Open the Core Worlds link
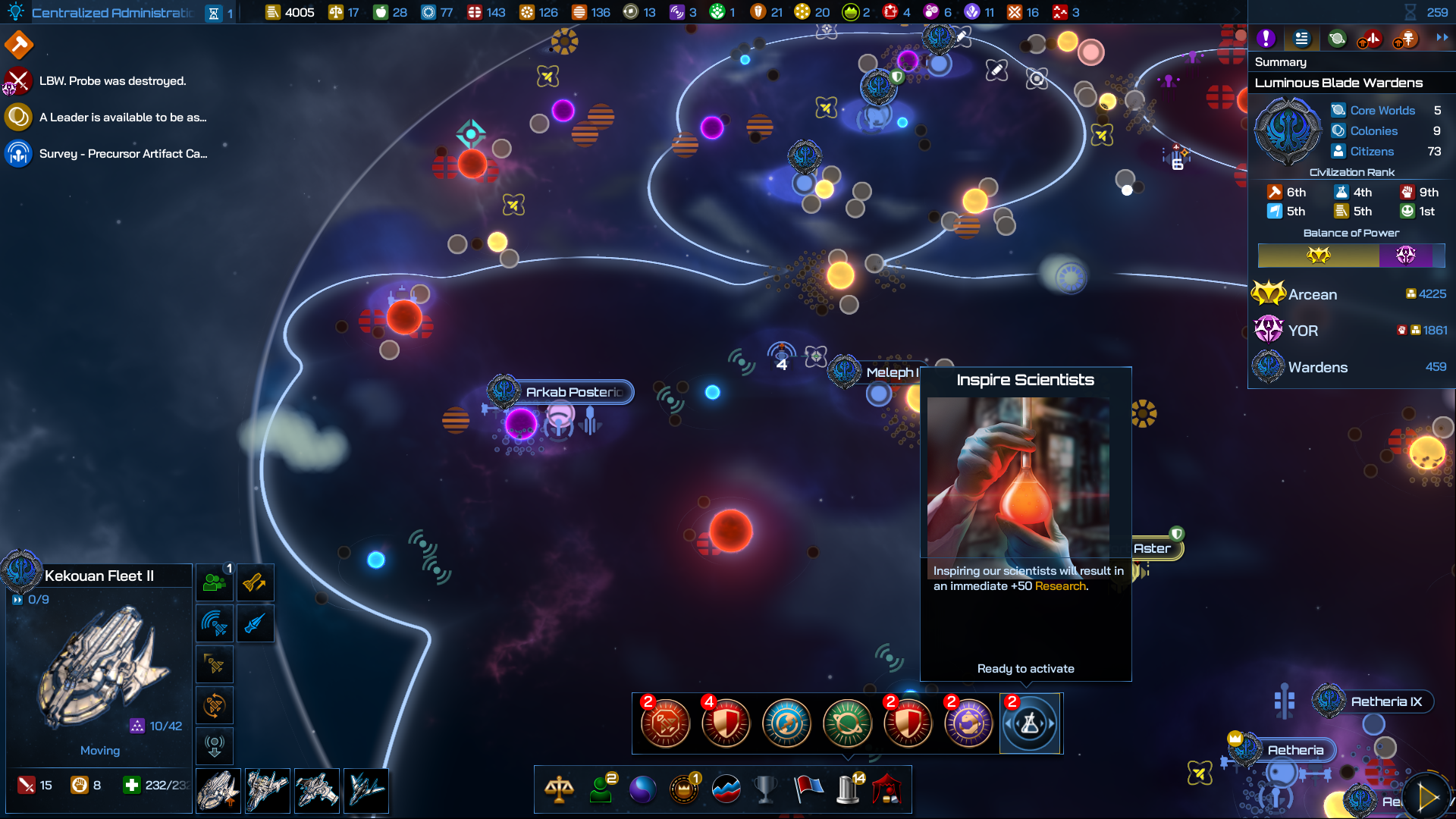The image size is (1456, 819). 1382,111
